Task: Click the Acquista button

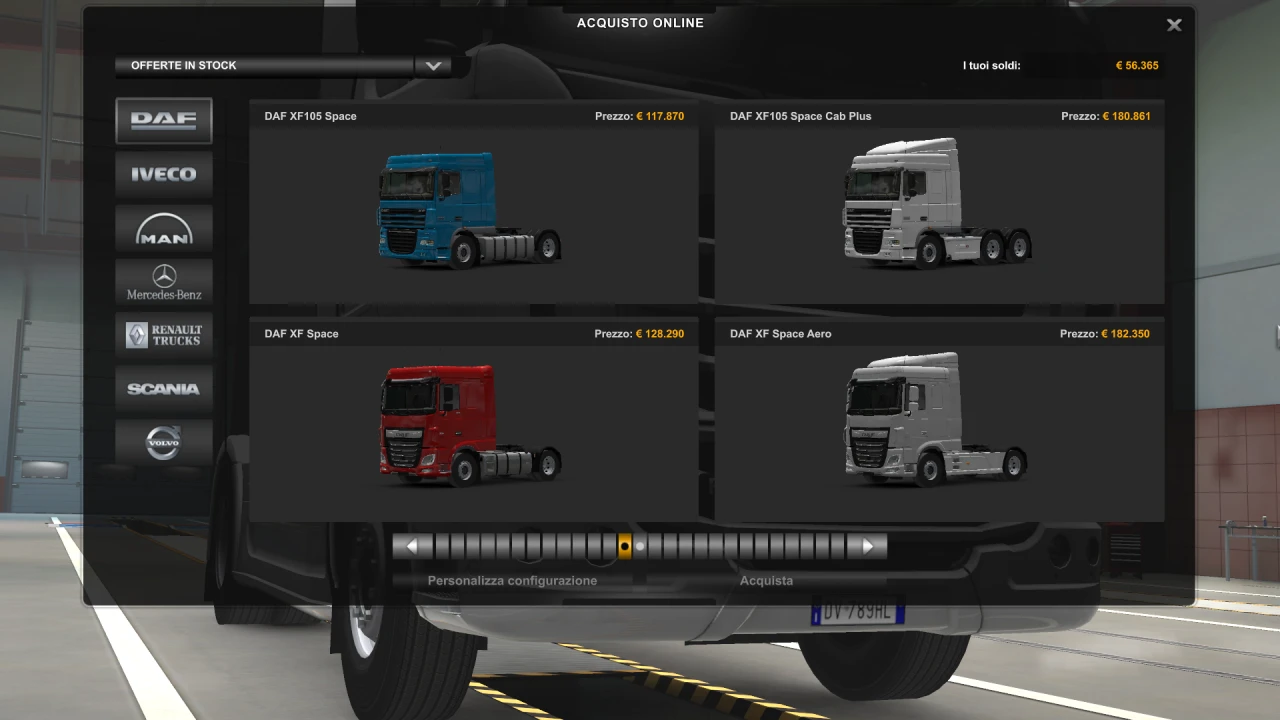Action: coord(766,580)
